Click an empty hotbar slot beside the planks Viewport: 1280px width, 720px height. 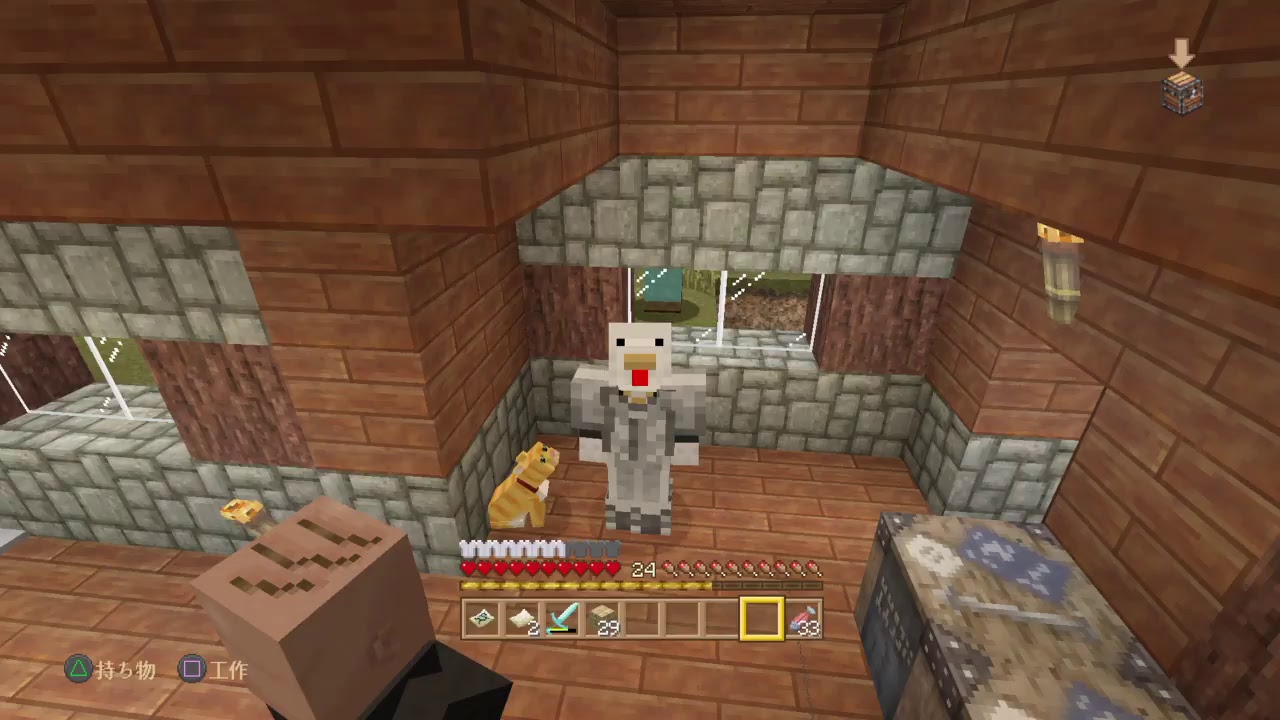click(640, 620)
